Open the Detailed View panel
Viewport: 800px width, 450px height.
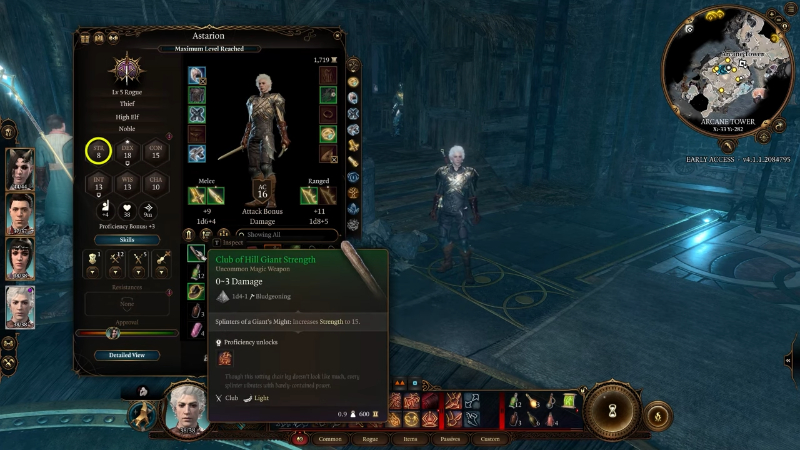[127, 355]
